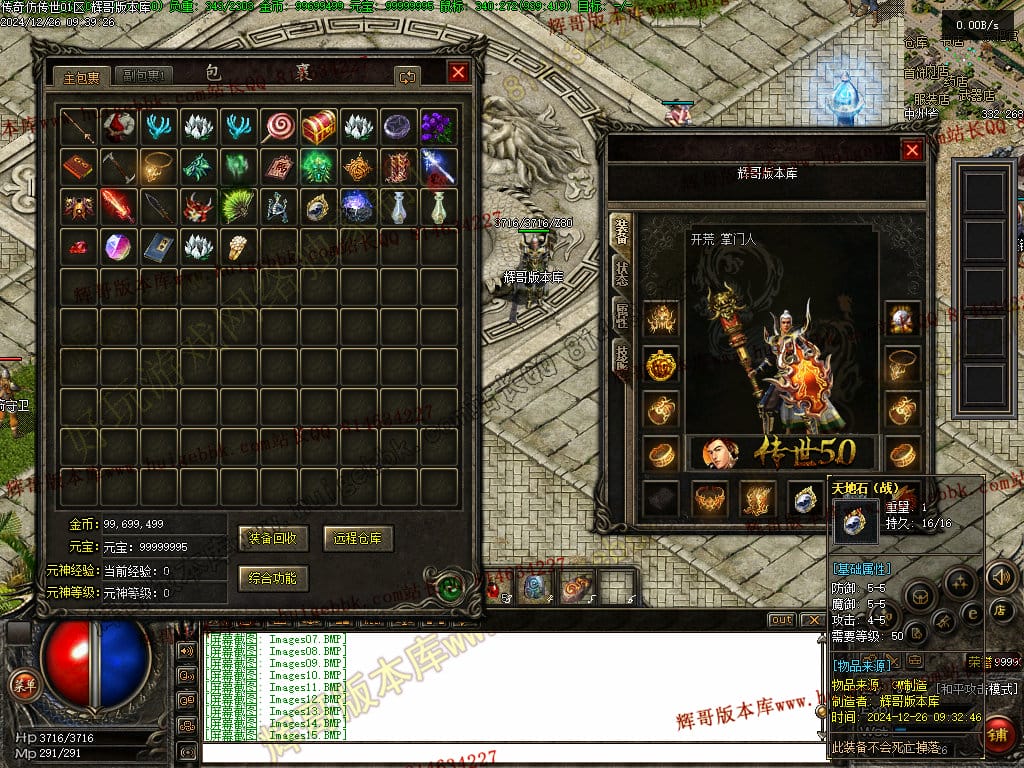Select the rainbow crystal gem item
Screen dimensions: 1024x768
pos(118,247)
